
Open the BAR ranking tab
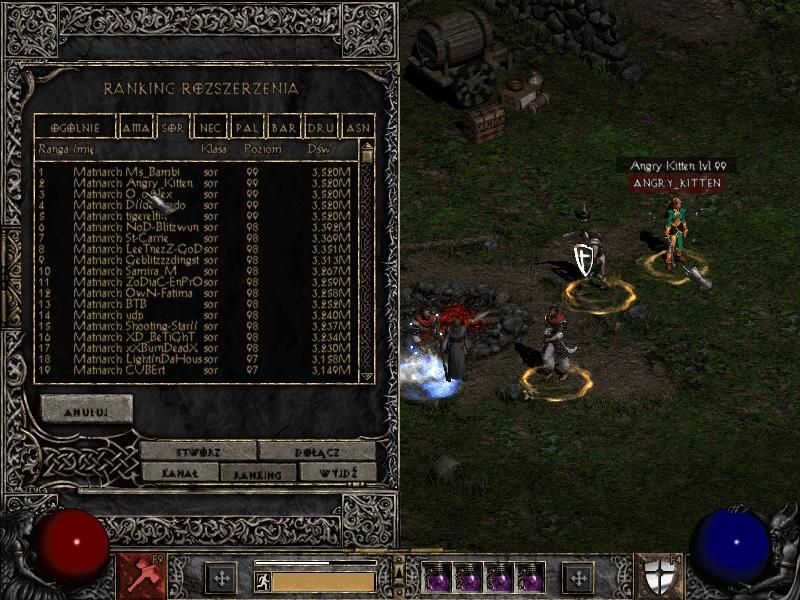(x=284, y=128)
